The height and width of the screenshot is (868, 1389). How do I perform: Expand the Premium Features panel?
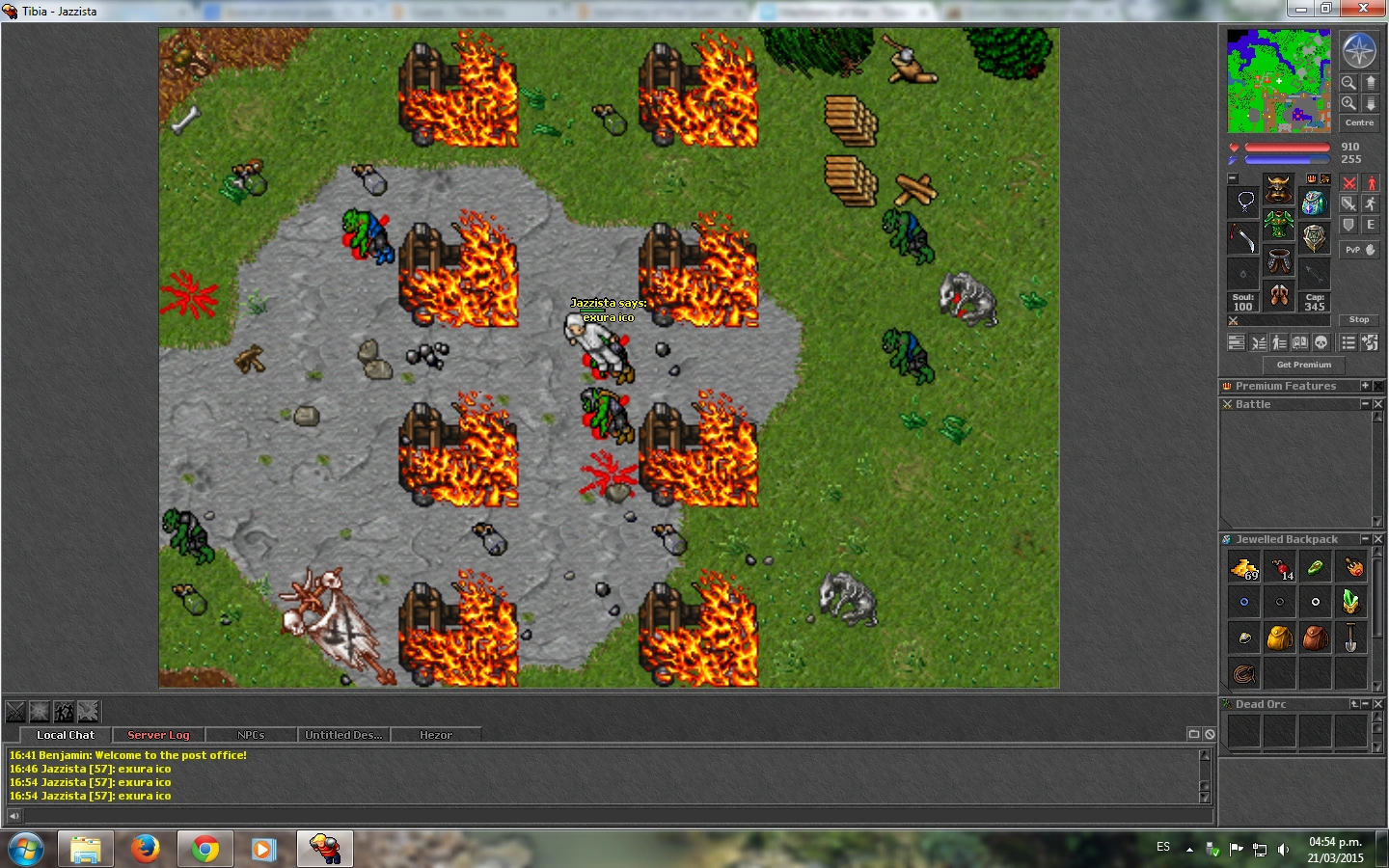click(x=1367, y=385)
